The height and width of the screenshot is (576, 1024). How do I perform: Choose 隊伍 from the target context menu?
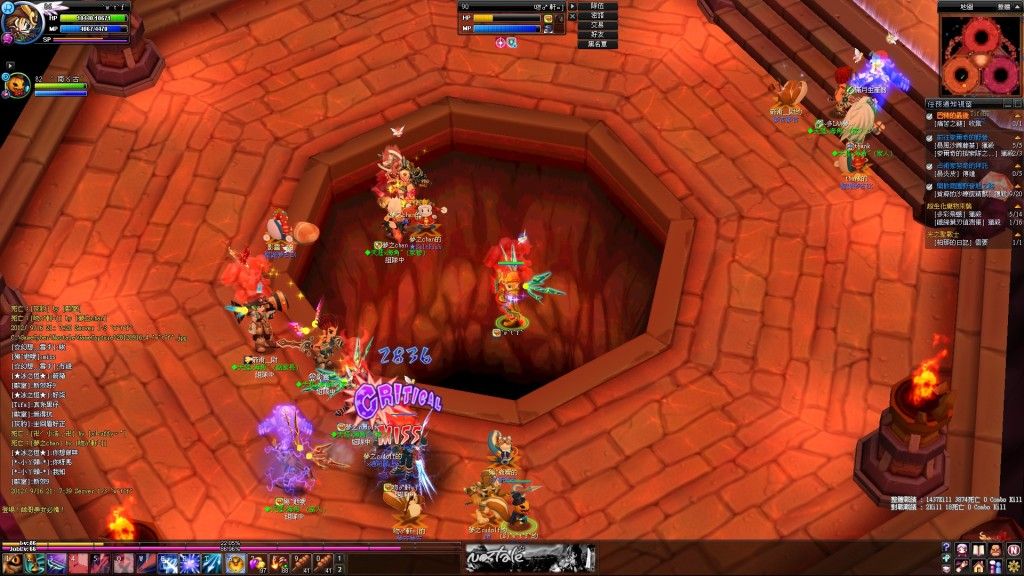(597, 6)
